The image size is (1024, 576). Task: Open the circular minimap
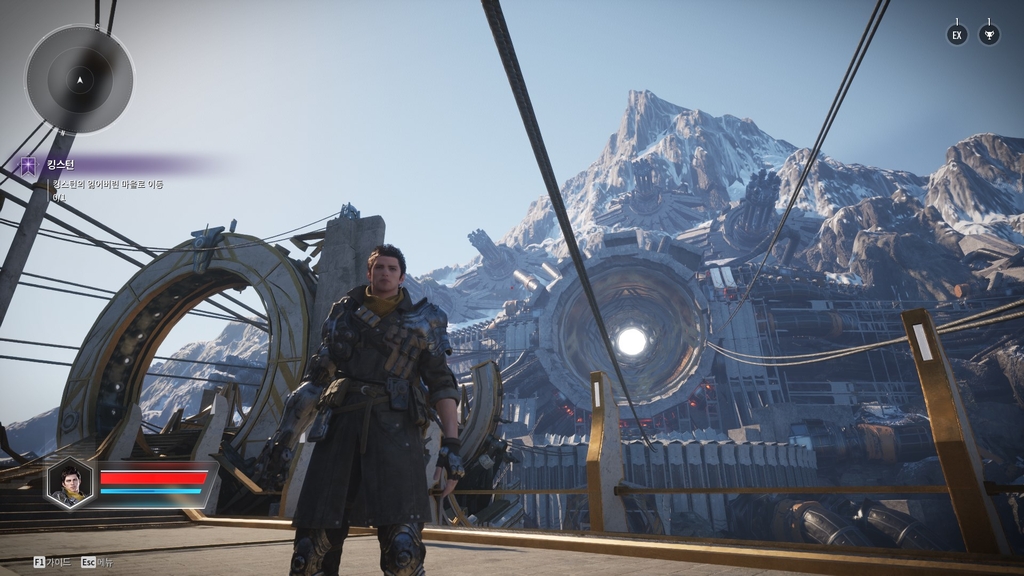79,79
